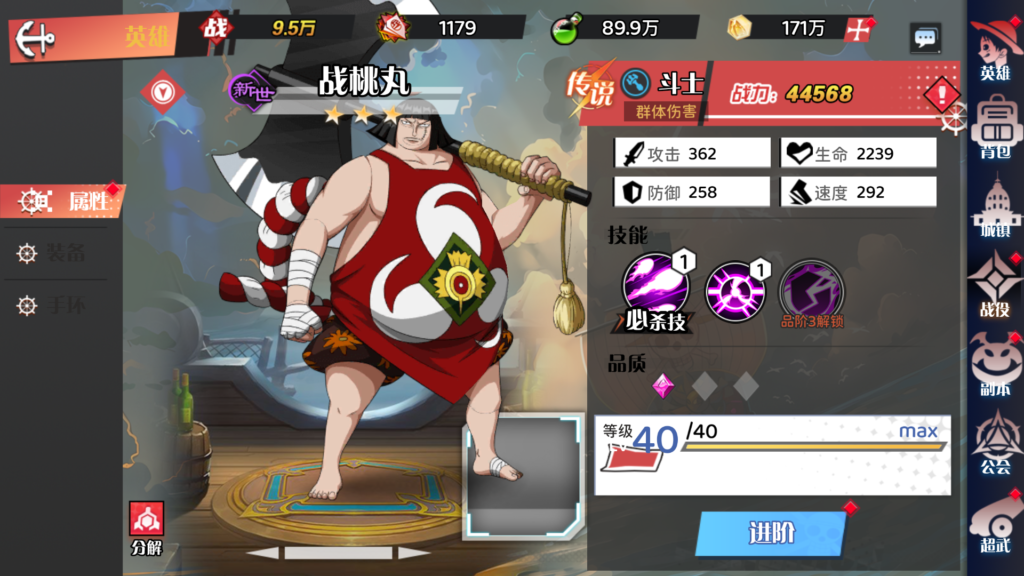
Task: Open the 分解 decompose function
Action: [147, 528]
